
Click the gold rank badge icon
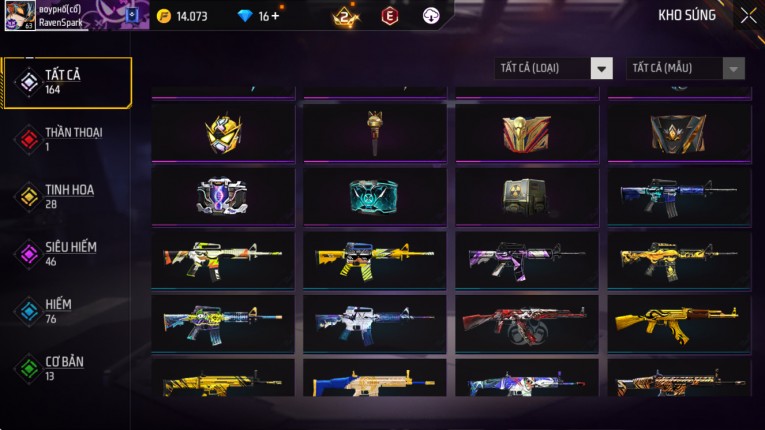pyautogui.click(x=345, y=16)
